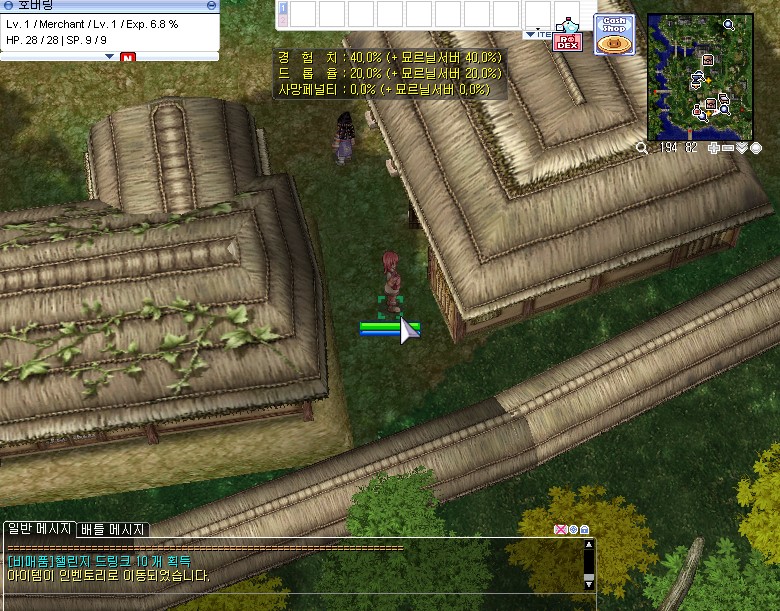Click the double-chevron icon below minimap
The image size is (780, 611).
pos(742,148)
